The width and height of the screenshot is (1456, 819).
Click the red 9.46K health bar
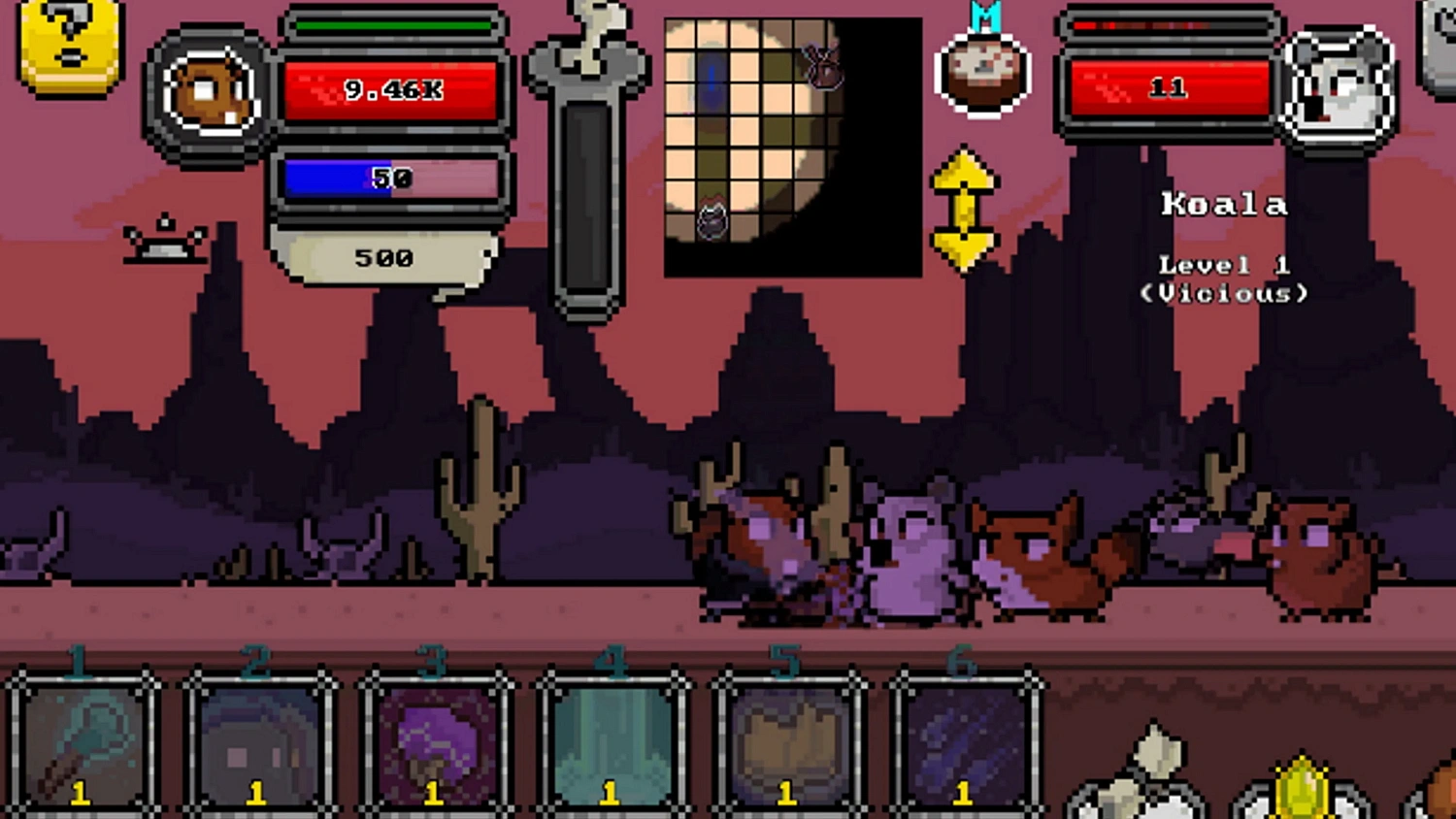point(393,89)
